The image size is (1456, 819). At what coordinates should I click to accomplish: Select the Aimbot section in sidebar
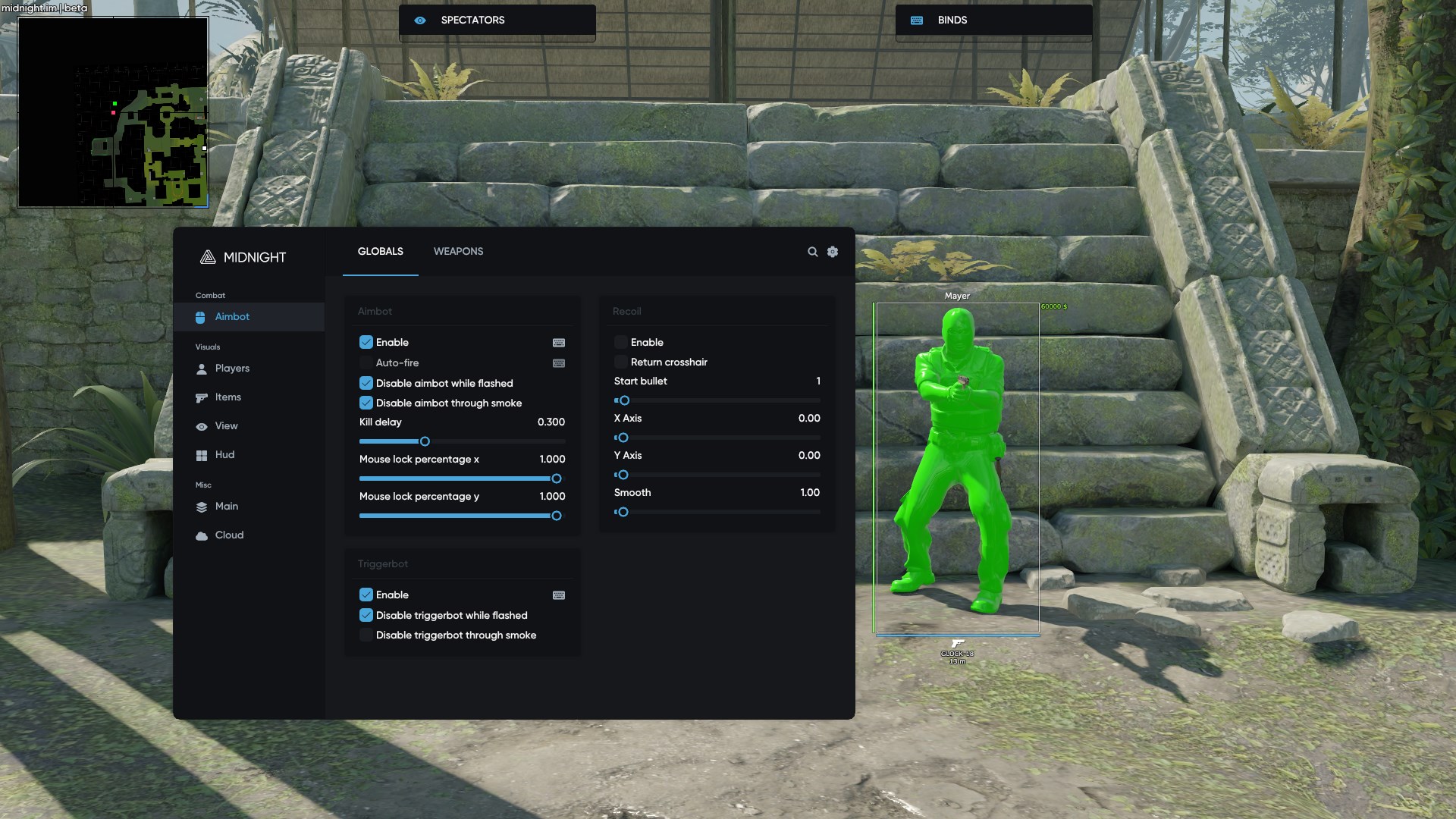pyautogui.click(x=233, y=317)
